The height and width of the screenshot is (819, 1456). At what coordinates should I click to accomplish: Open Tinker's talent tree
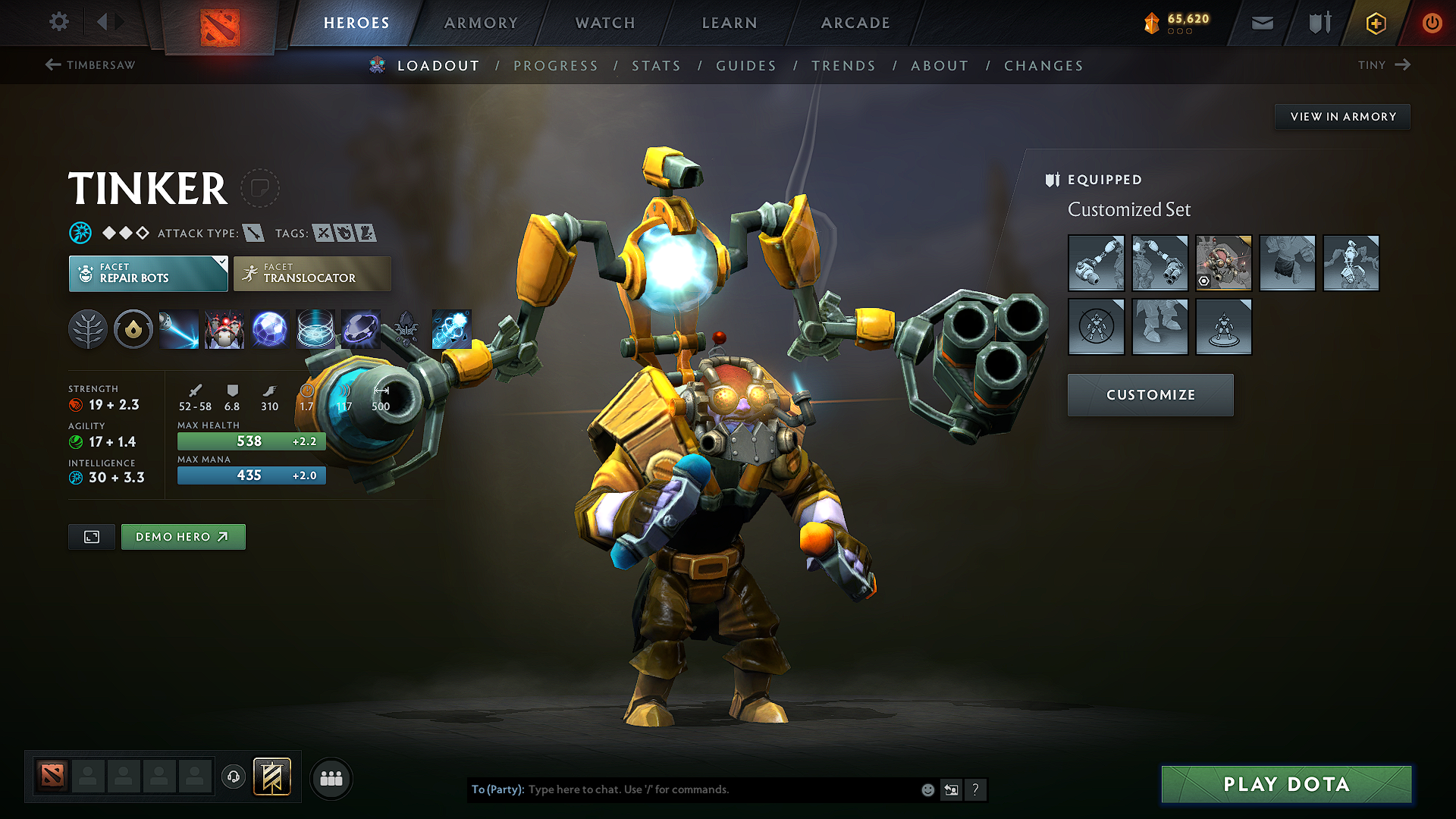pos(88,329)
